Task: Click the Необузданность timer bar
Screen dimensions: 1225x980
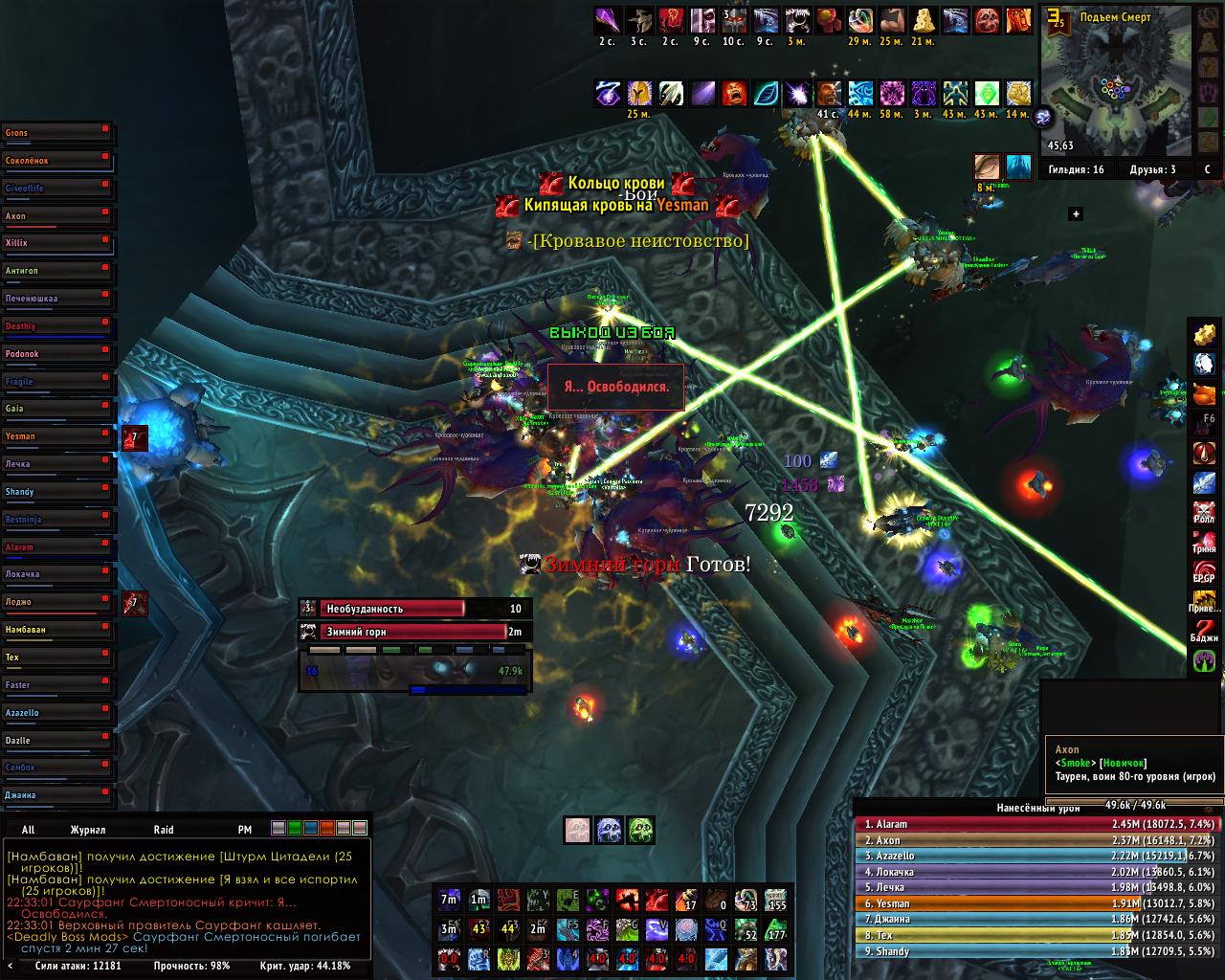Action: pos(413,609)
